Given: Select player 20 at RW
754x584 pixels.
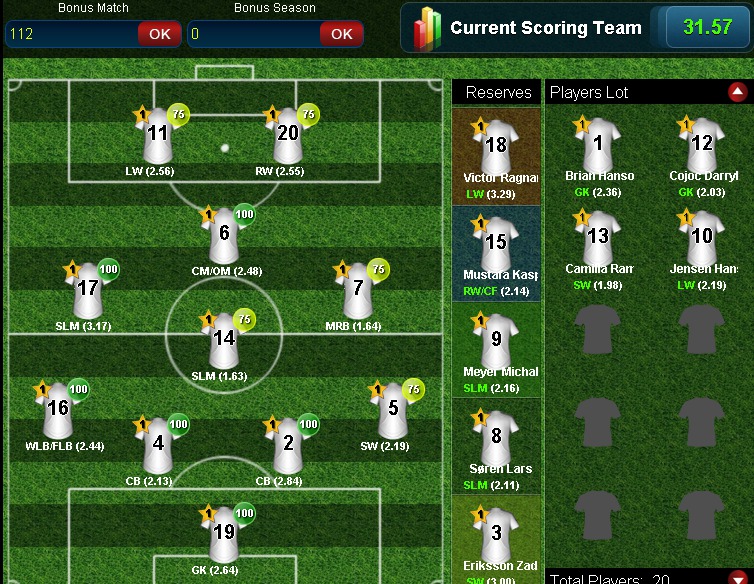Looking at the screenshot, I should click(287, 135).
